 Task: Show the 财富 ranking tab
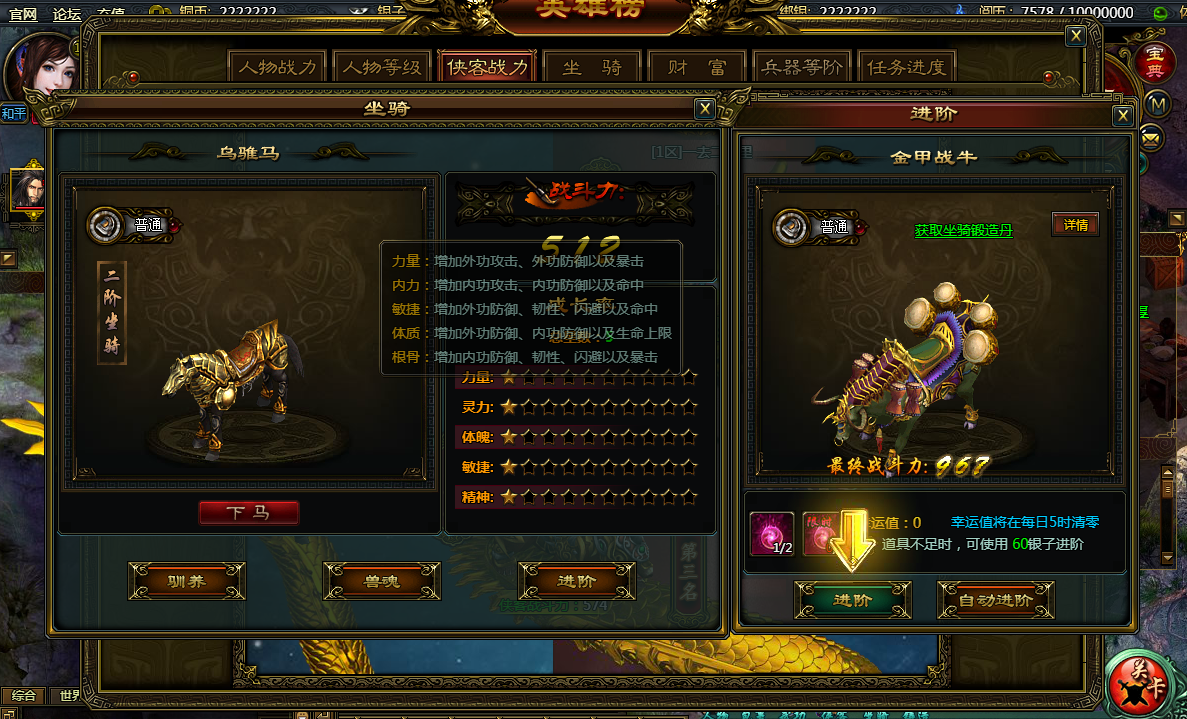697,68
